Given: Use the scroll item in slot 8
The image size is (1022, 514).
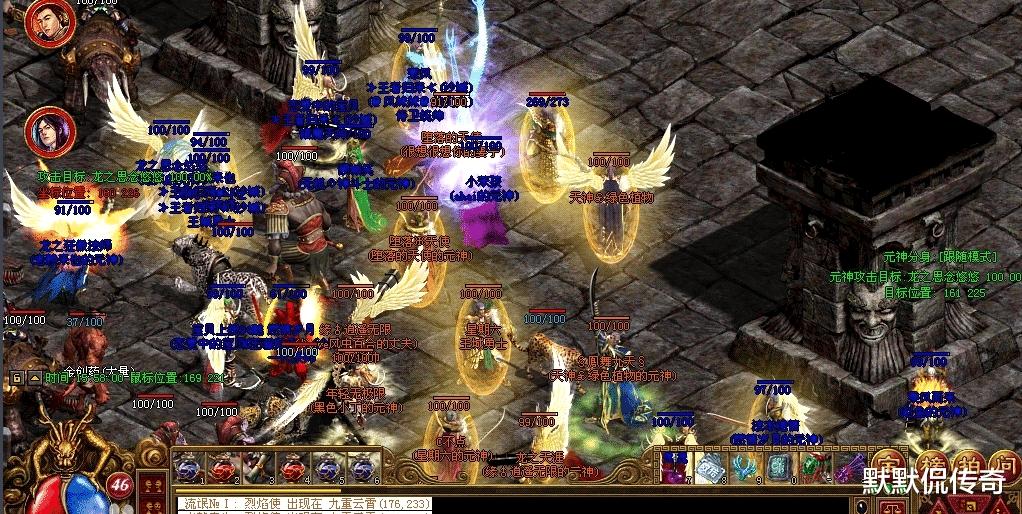Looking at the screenshot, I should [708, 467].
